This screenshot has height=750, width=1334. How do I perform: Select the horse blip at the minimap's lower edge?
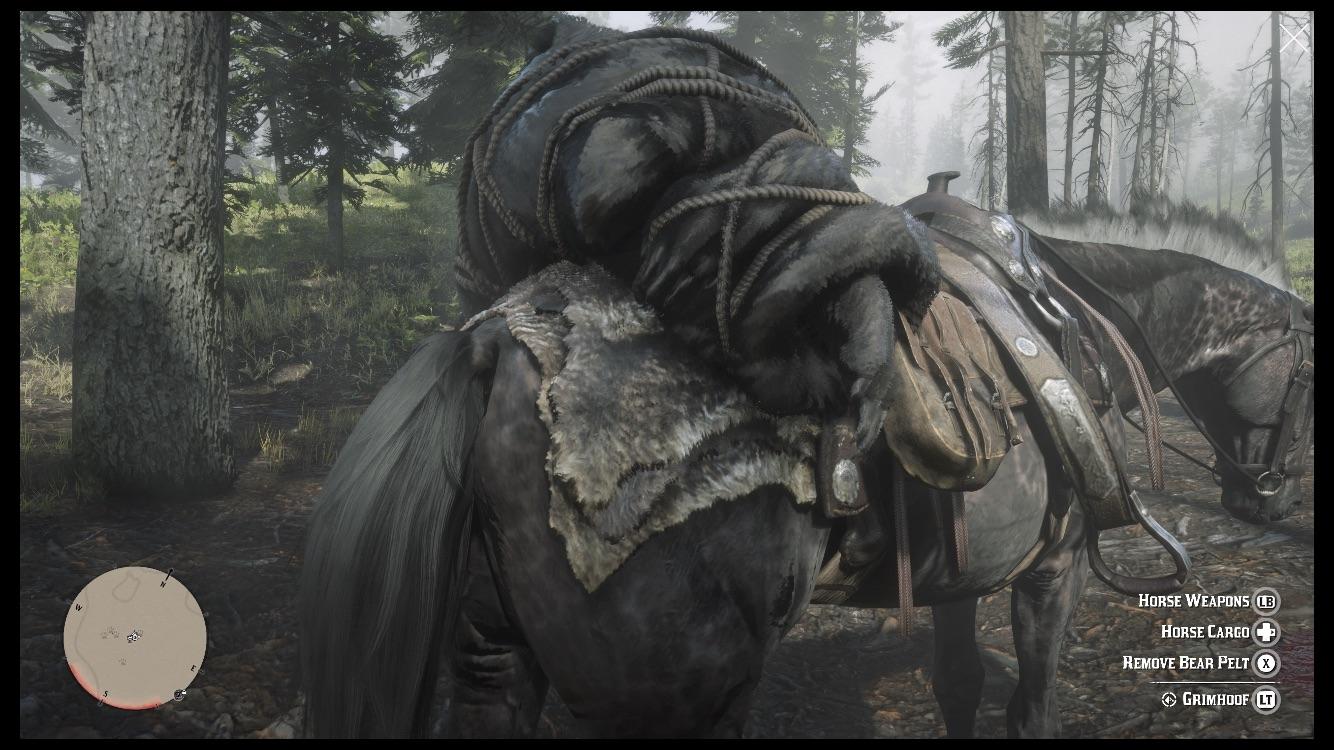178,694
